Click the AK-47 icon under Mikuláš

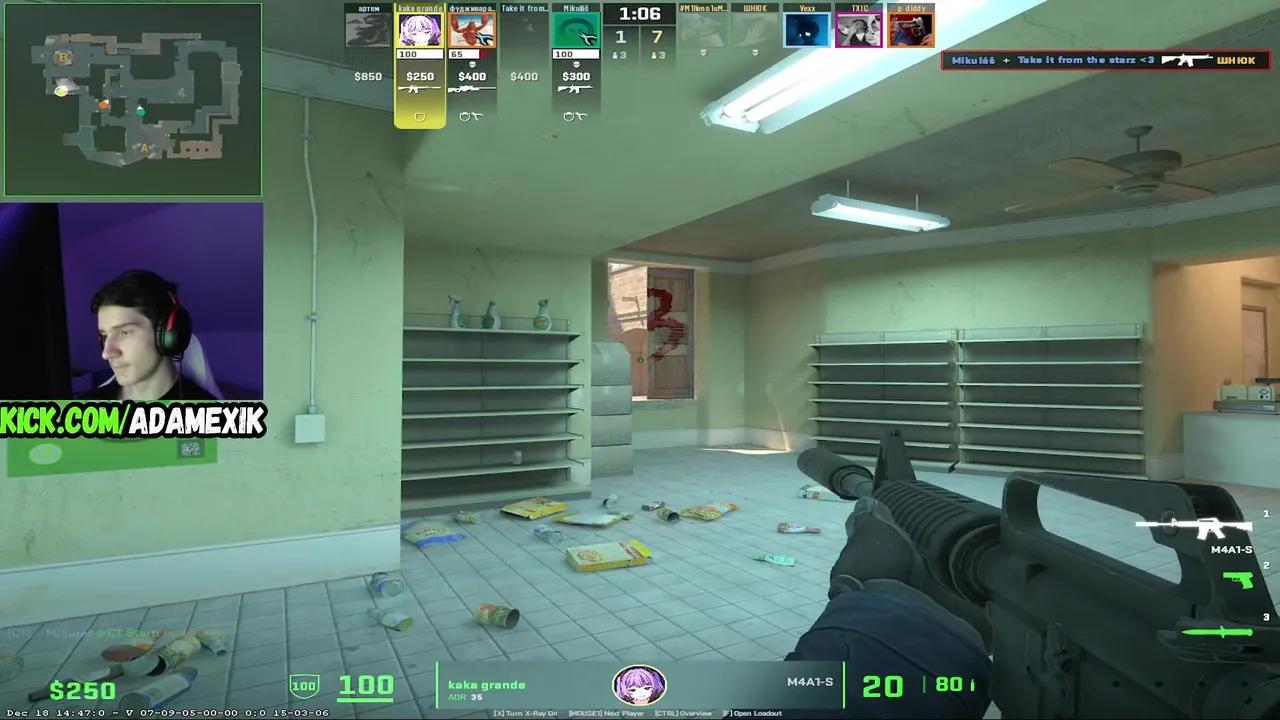pyautogui.click(x=575, y=89)
